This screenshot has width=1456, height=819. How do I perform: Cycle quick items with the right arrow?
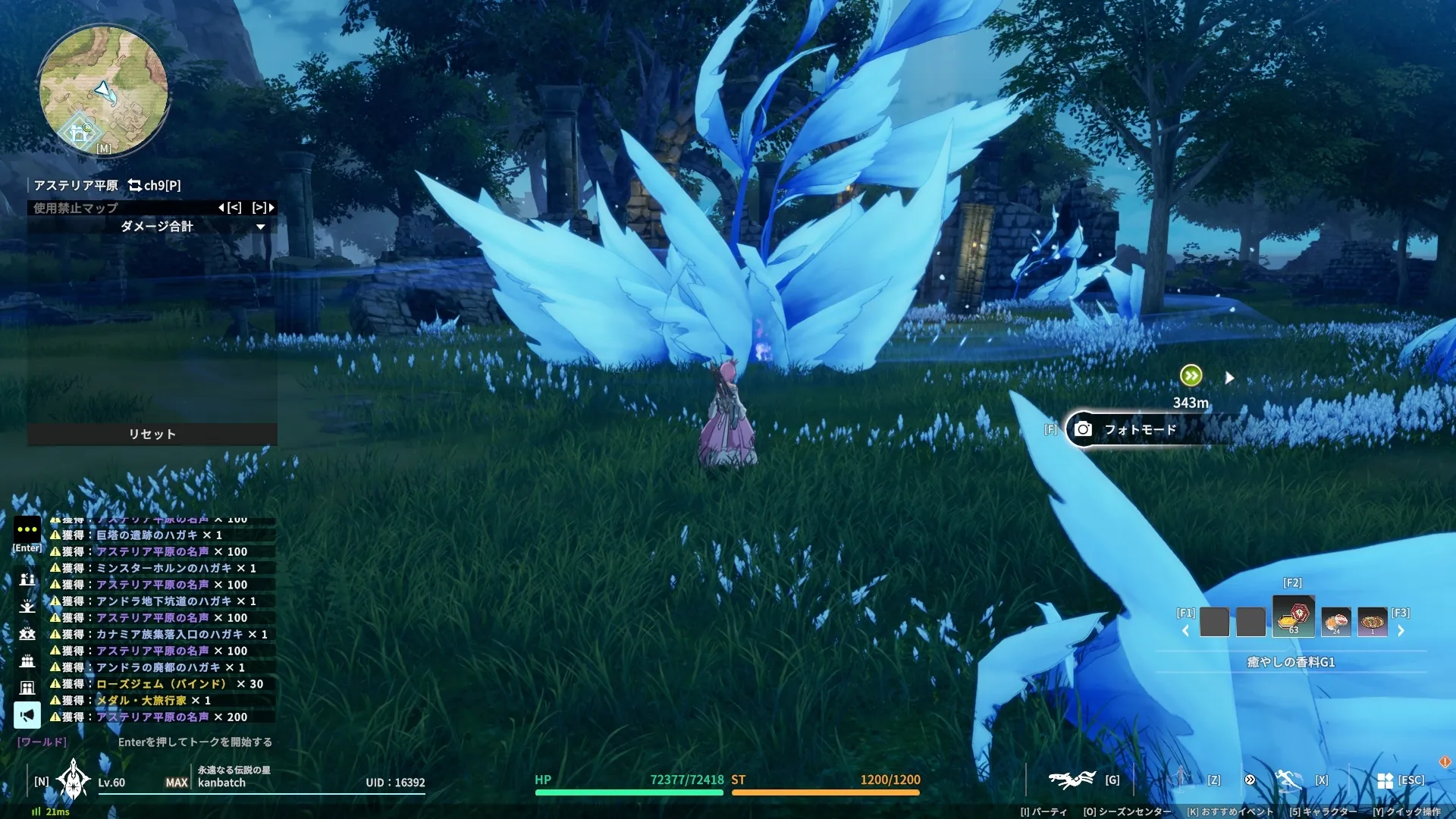[1401, 631]
